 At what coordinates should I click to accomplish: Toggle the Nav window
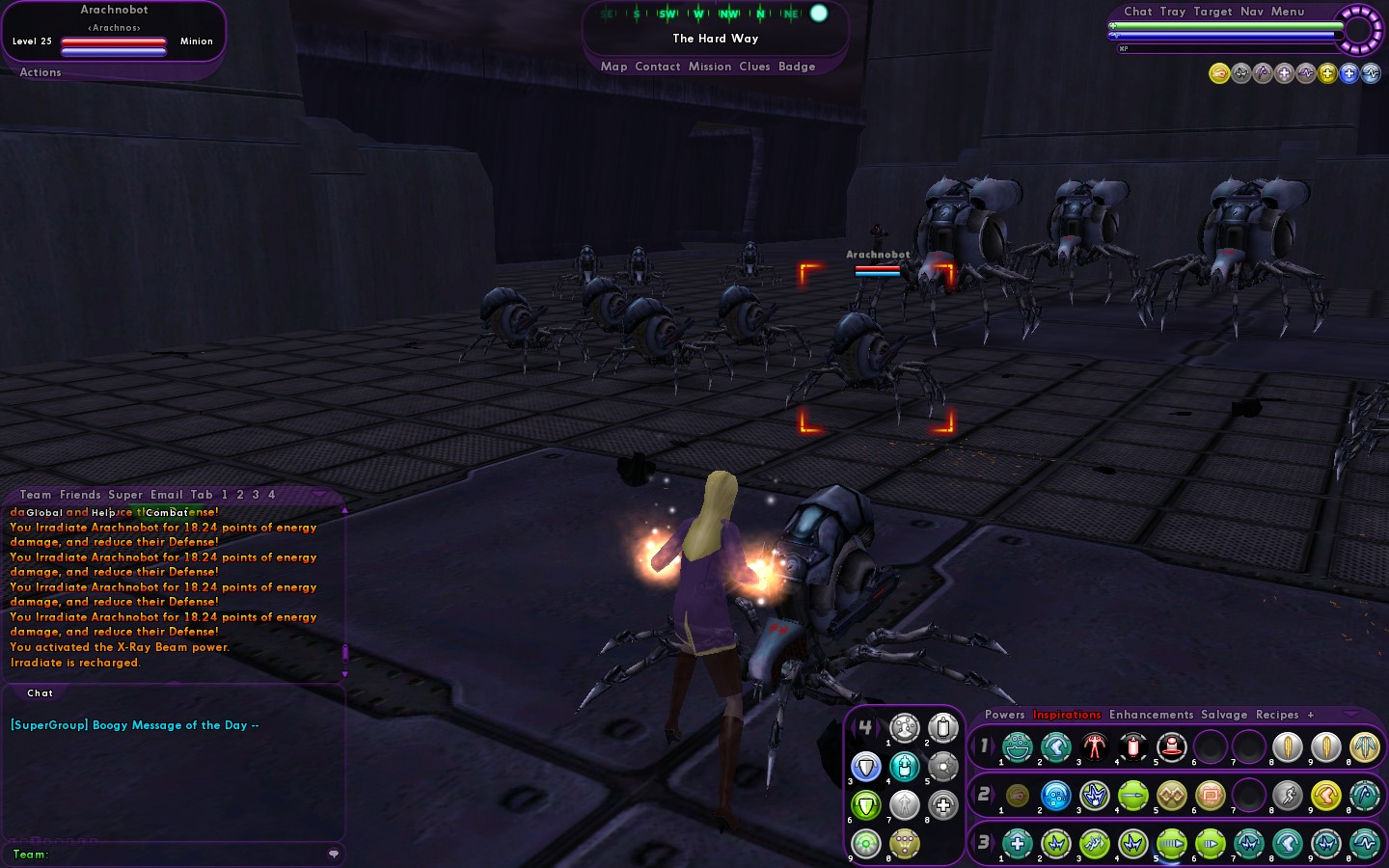coord(1252,12)
